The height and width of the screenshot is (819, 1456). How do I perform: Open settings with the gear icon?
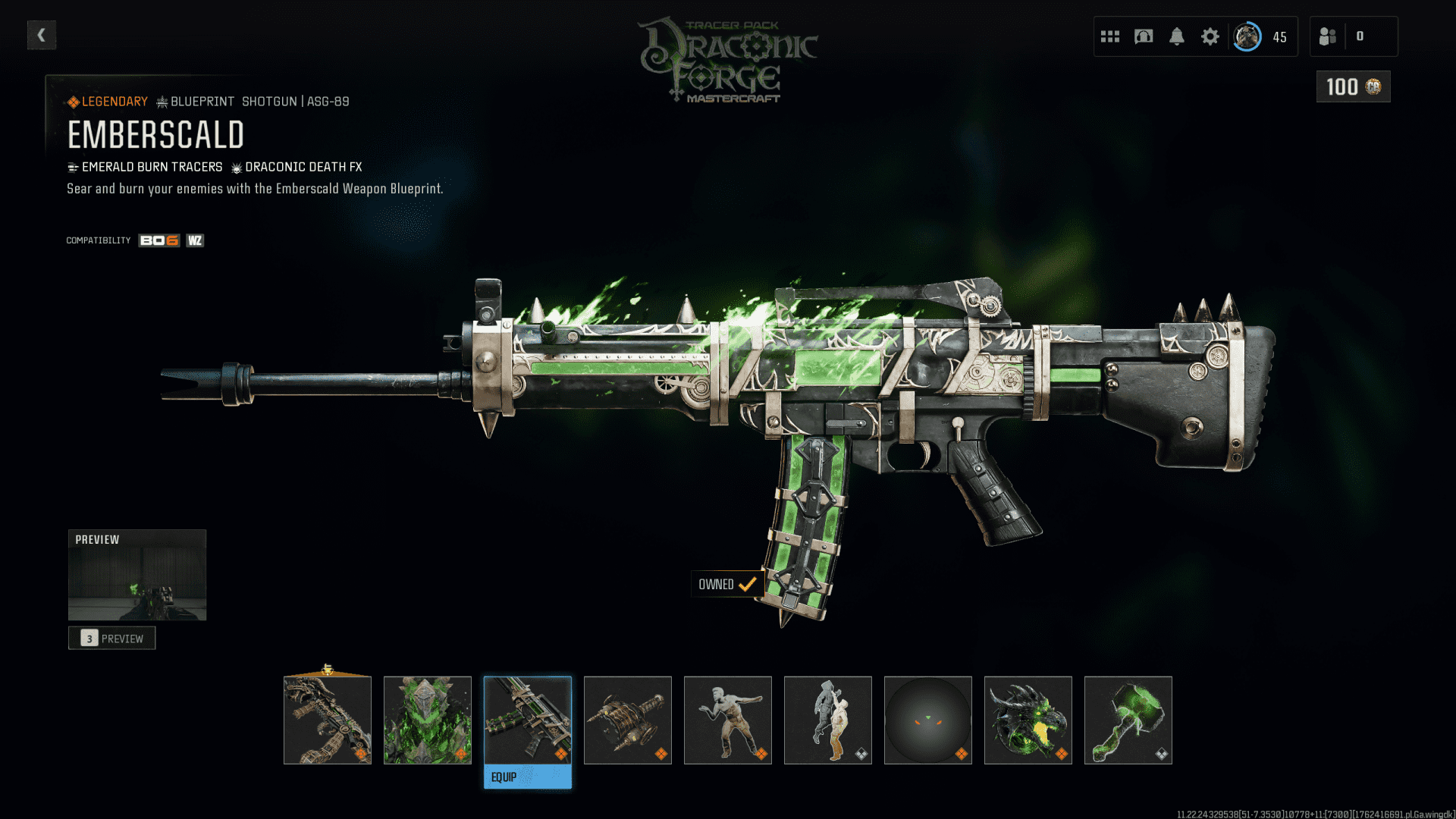[1210, 36]
